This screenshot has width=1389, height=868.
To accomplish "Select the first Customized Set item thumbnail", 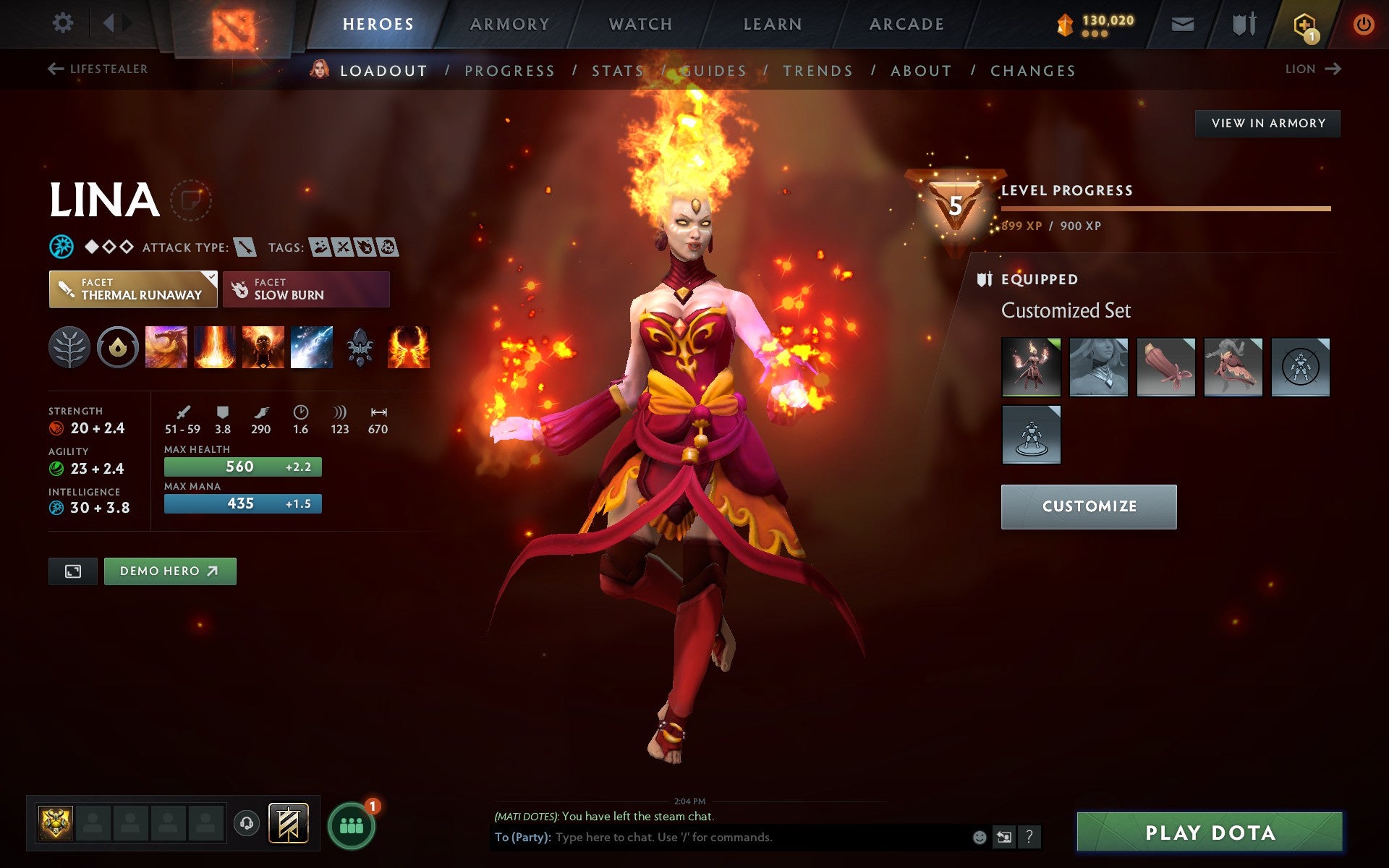I will point(1031,367).
